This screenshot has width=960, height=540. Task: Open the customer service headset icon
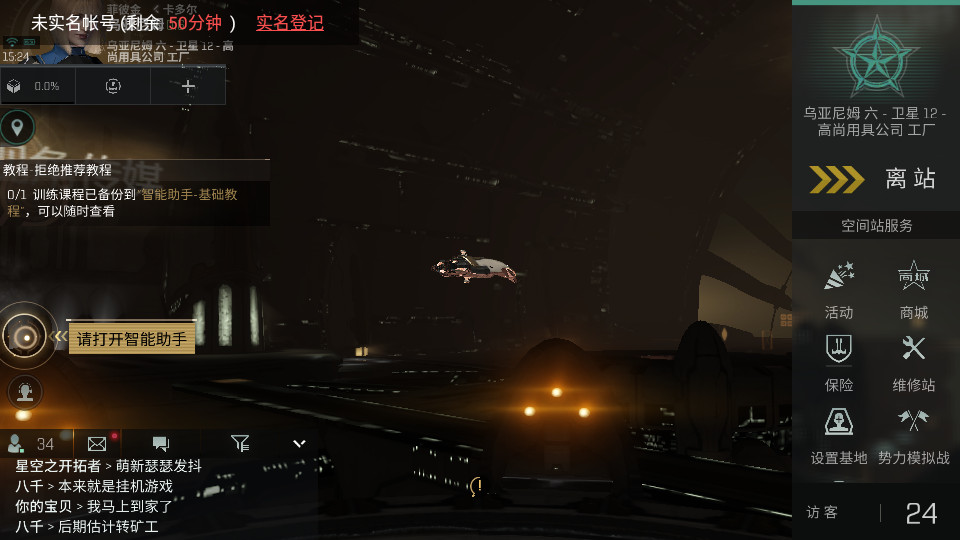click(x=25, y=391)
